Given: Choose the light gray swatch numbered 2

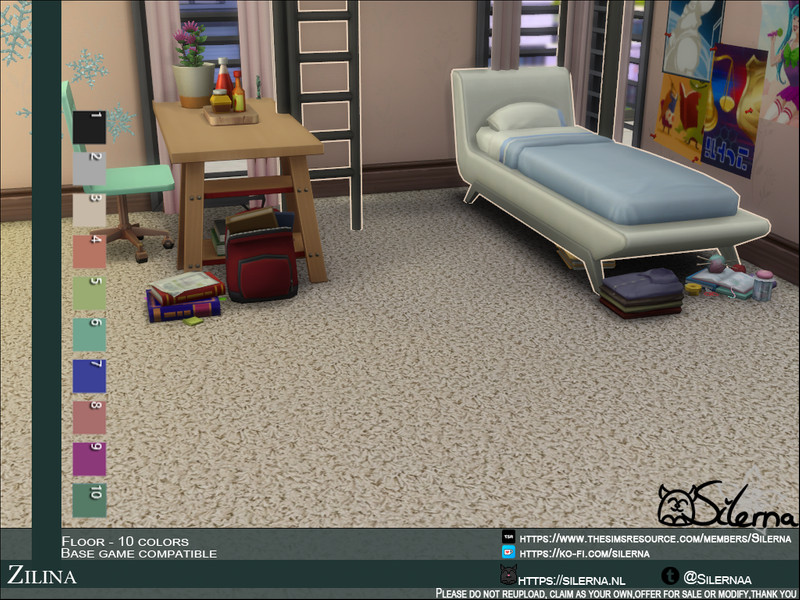Looking at the screenshot, I should 89,168.
